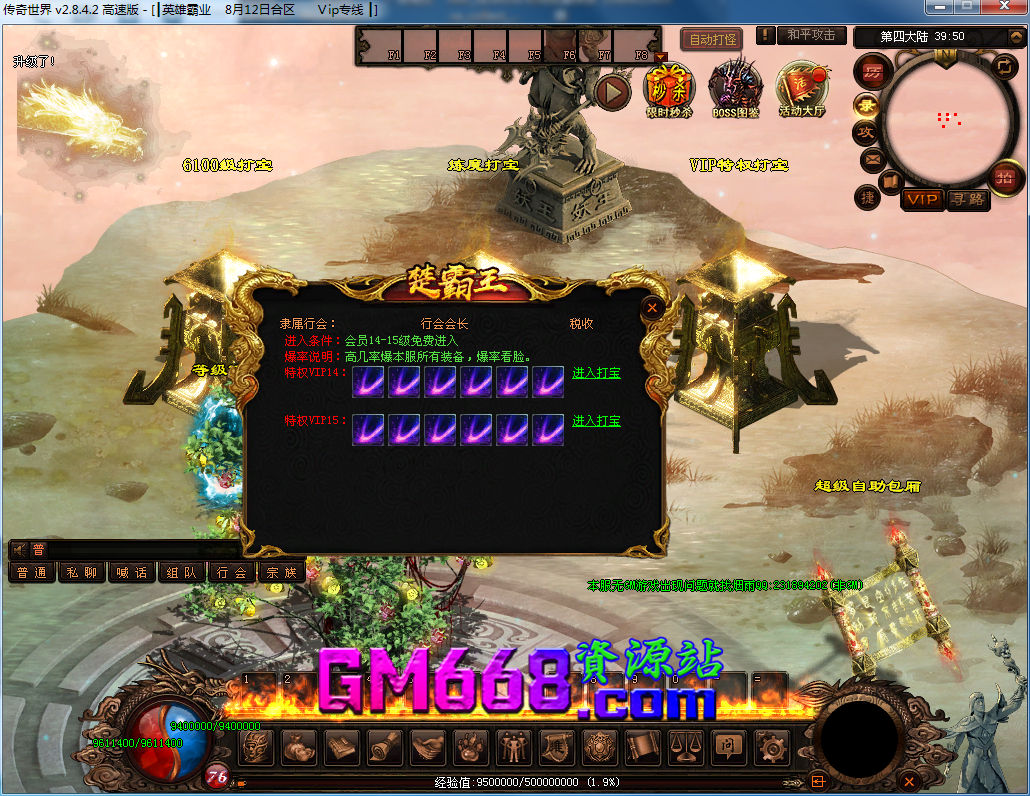Click 进入打宝 link on the 特权VIP15 row
The height and width of the screenshot is (796, 1030).
click(596, 421)
